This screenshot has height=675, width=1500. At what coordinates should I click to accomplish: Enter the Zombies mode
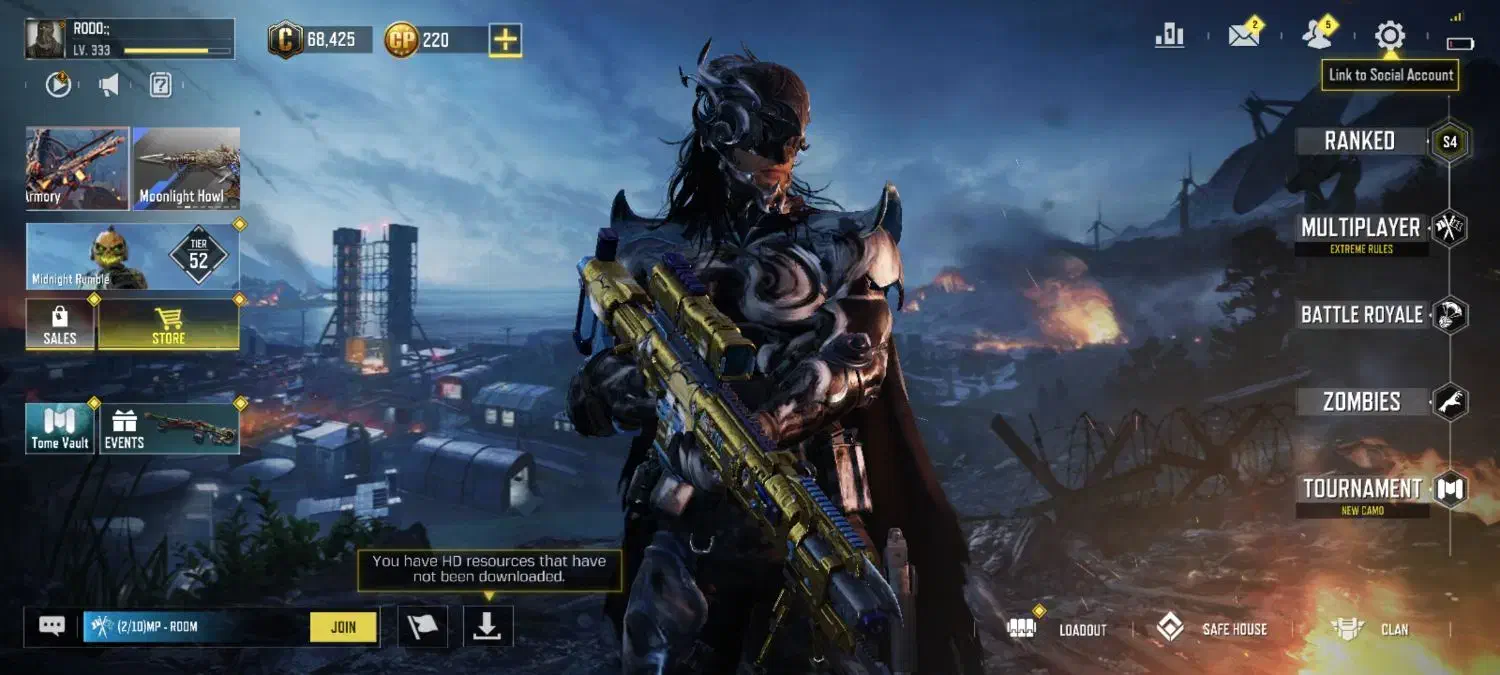click(x=1361, y=402)
